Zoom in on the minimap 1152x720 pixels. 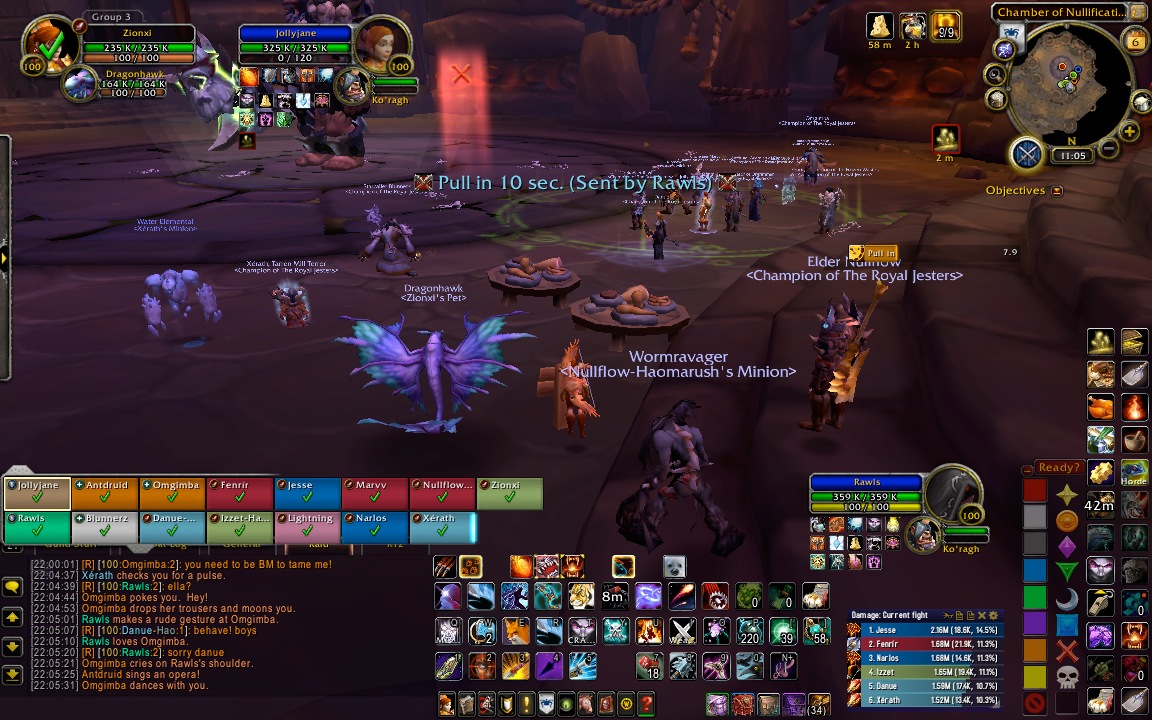click(1130, 131)
